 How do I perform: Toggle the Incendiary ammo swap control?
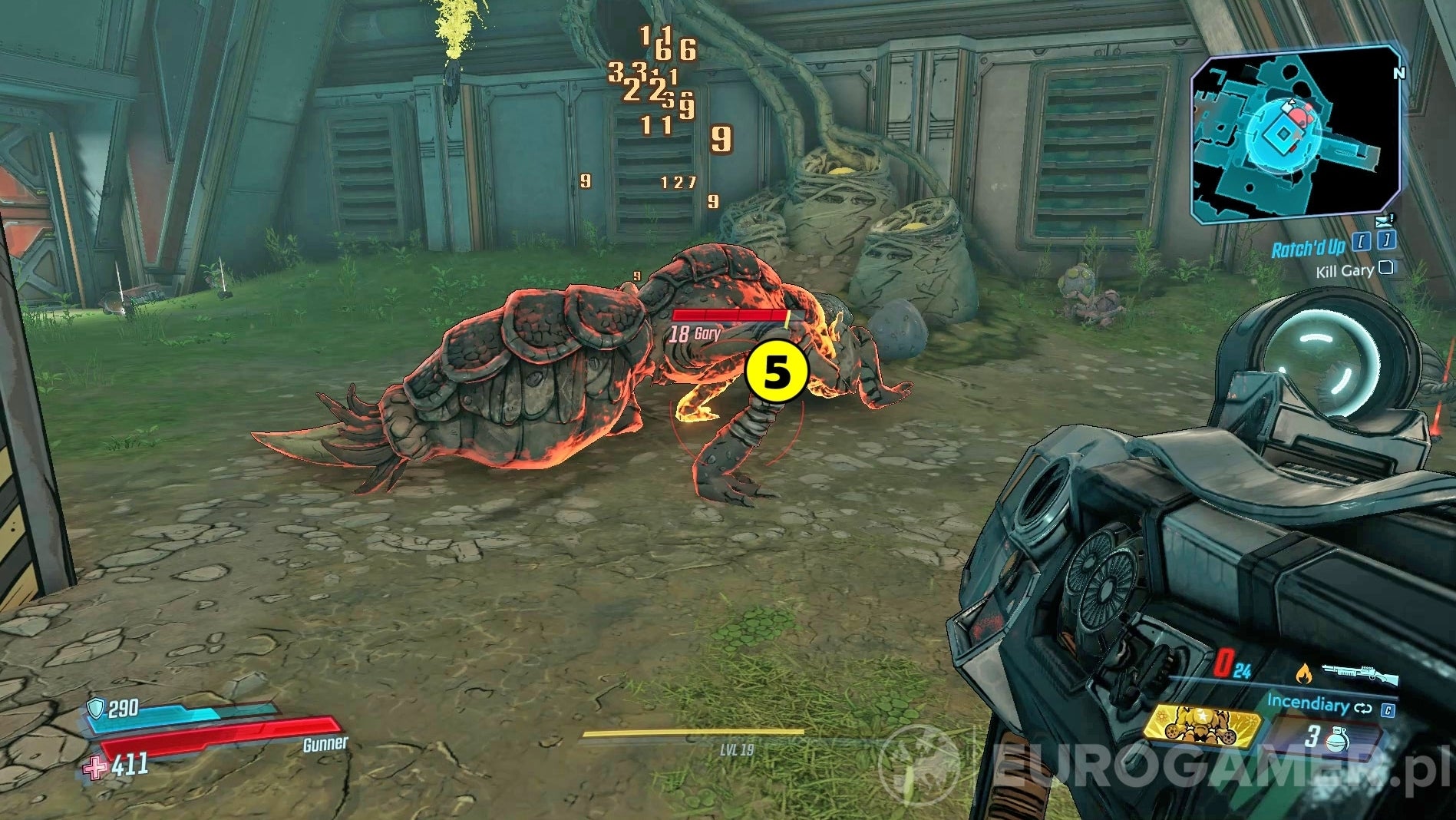pos(1362,708)
